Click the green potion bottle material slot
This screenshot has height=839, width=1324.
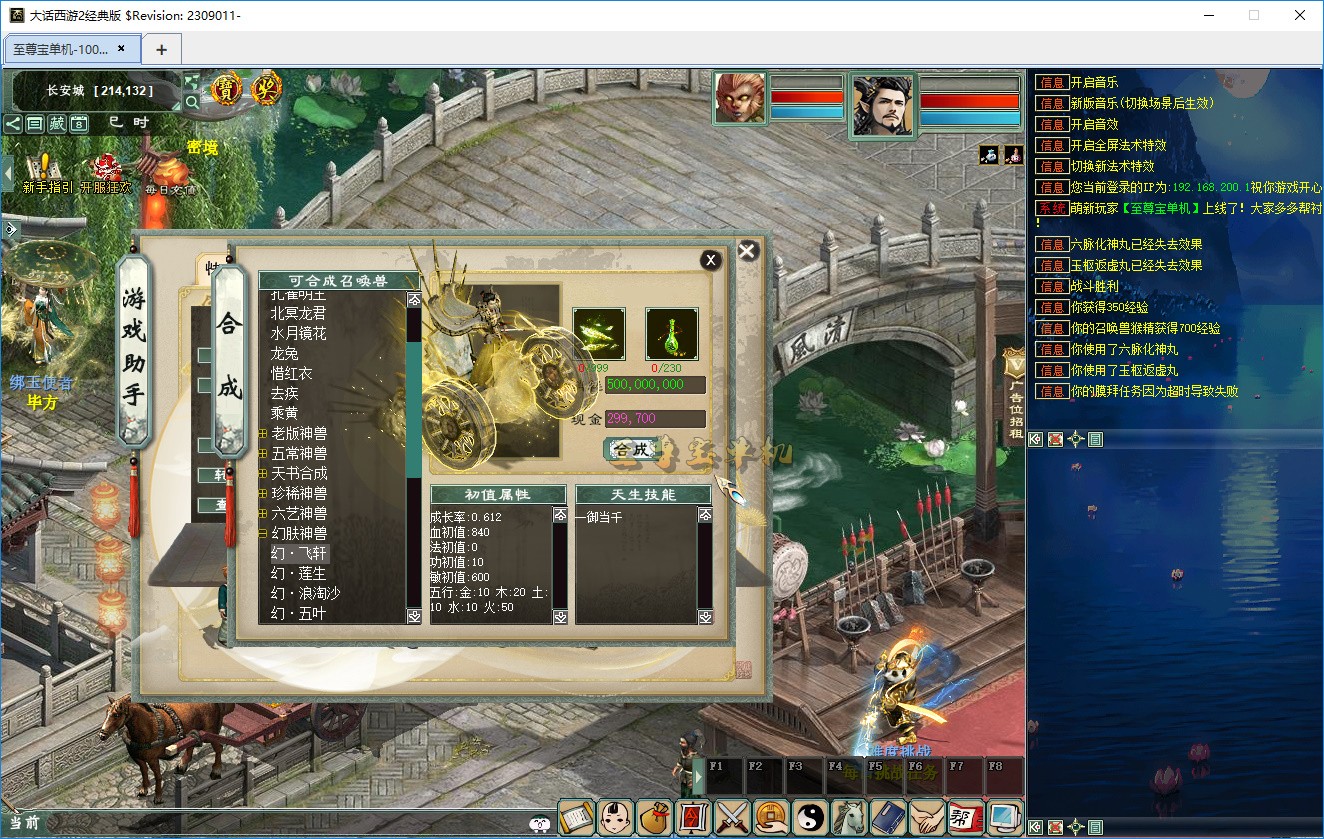click(671, 333)
